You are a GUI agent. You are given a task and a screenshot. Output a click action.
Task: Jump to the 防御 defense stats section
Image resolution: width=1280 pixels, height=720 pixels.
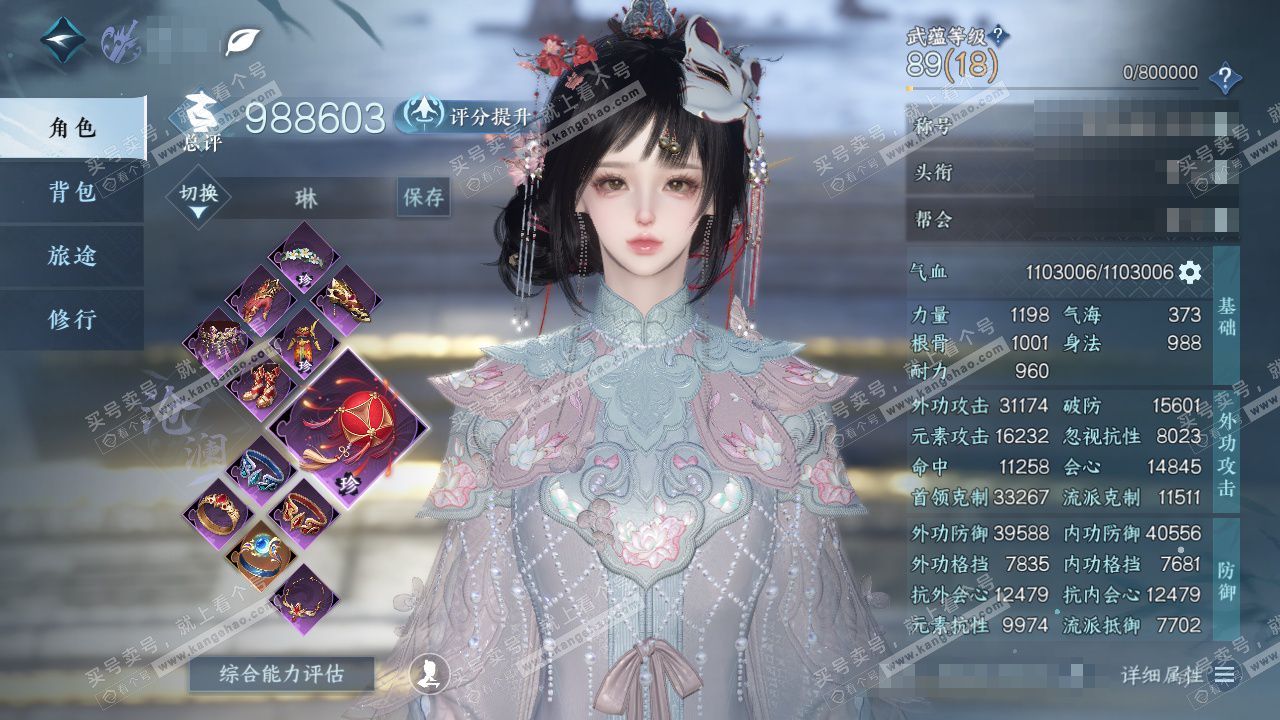tap(1226, 580)
